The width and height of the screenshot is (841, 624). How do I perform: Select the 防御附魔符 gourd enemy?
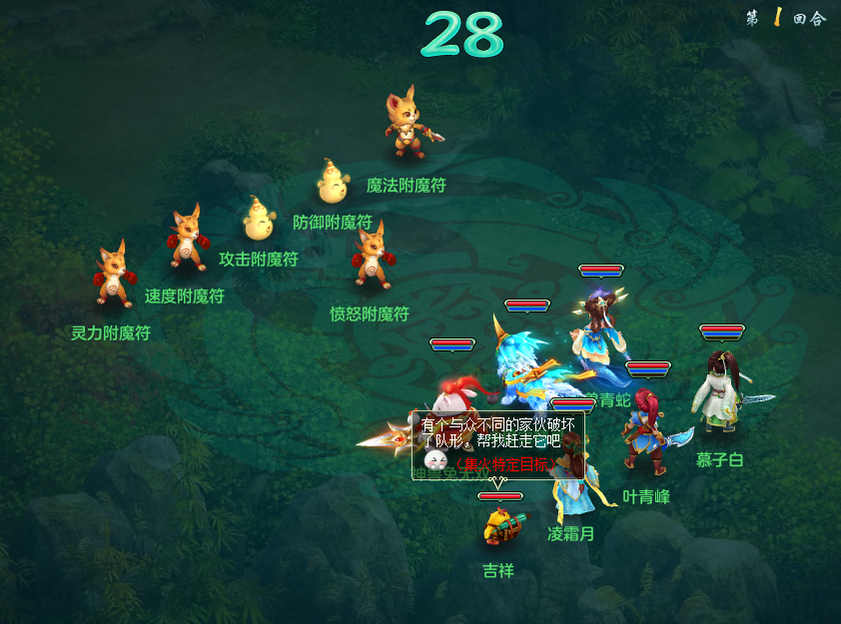click(x=334, y=182)
